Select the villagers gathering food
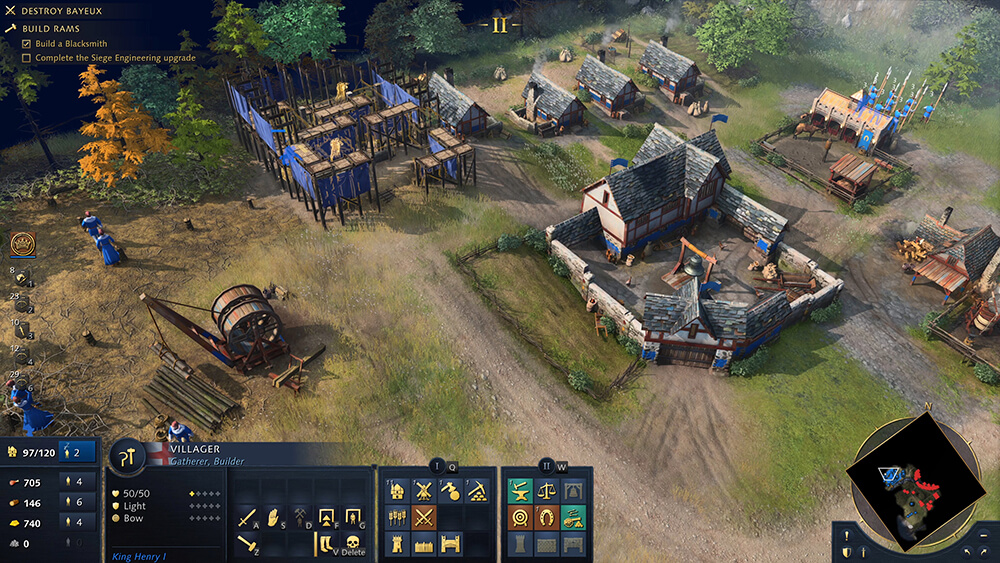The height and width of the screenshot is (563, 1000). (x=72, y=482)
